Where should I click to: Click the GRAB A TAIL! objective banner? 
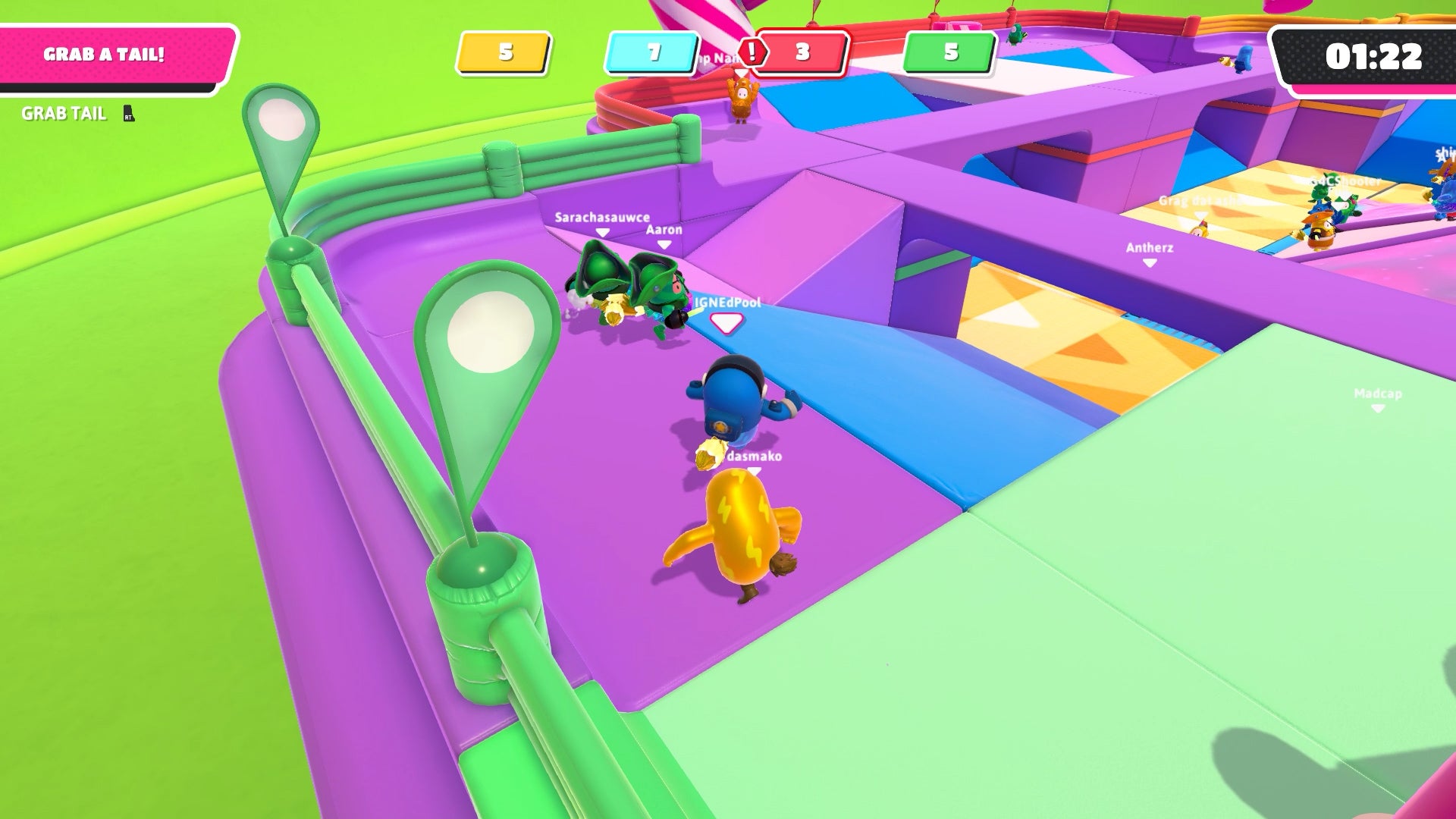106,55
